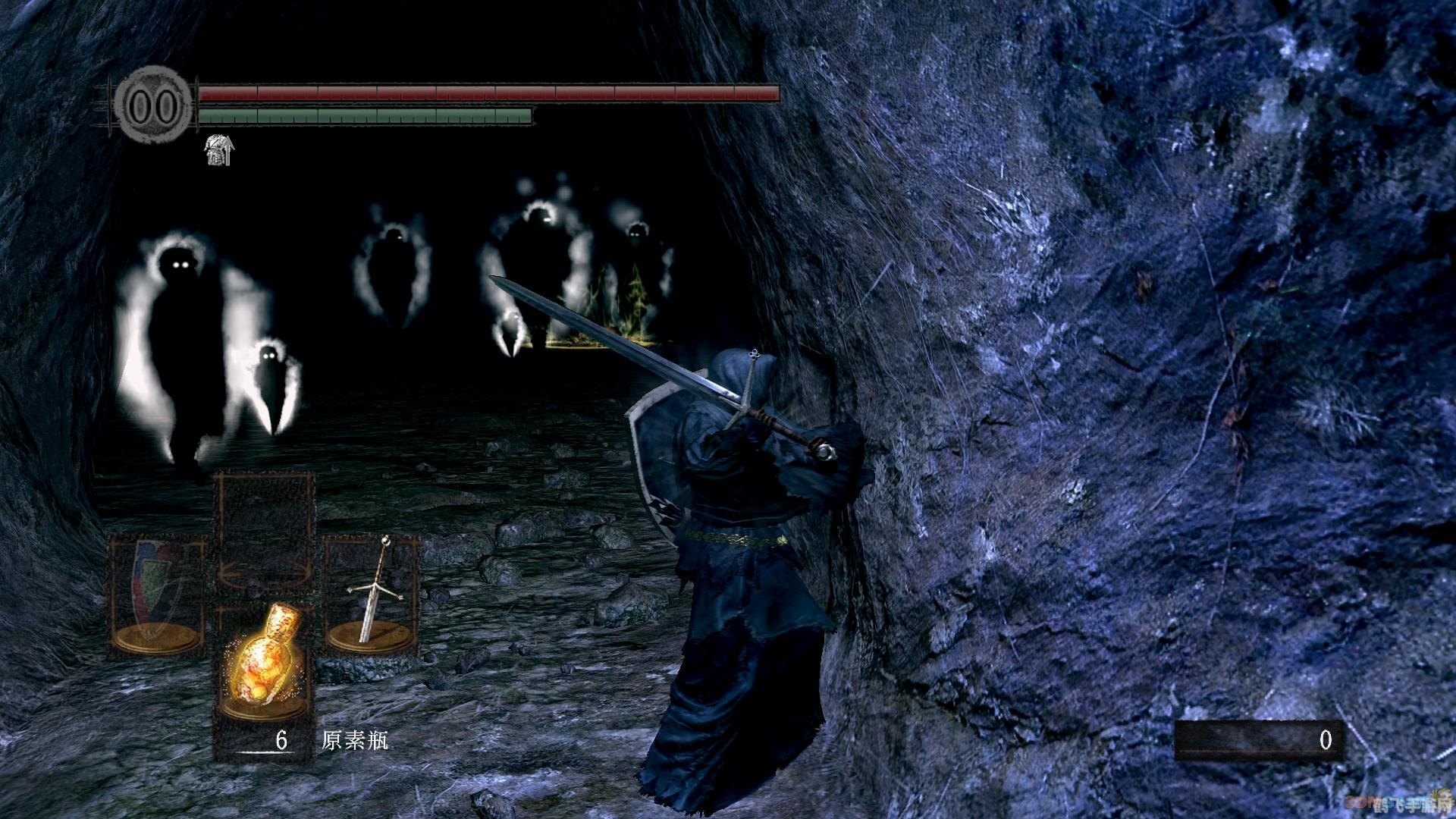This screenshot has height=819, width=1456.
Task: Click the armor buff status icon
Action: pos(219,150)
